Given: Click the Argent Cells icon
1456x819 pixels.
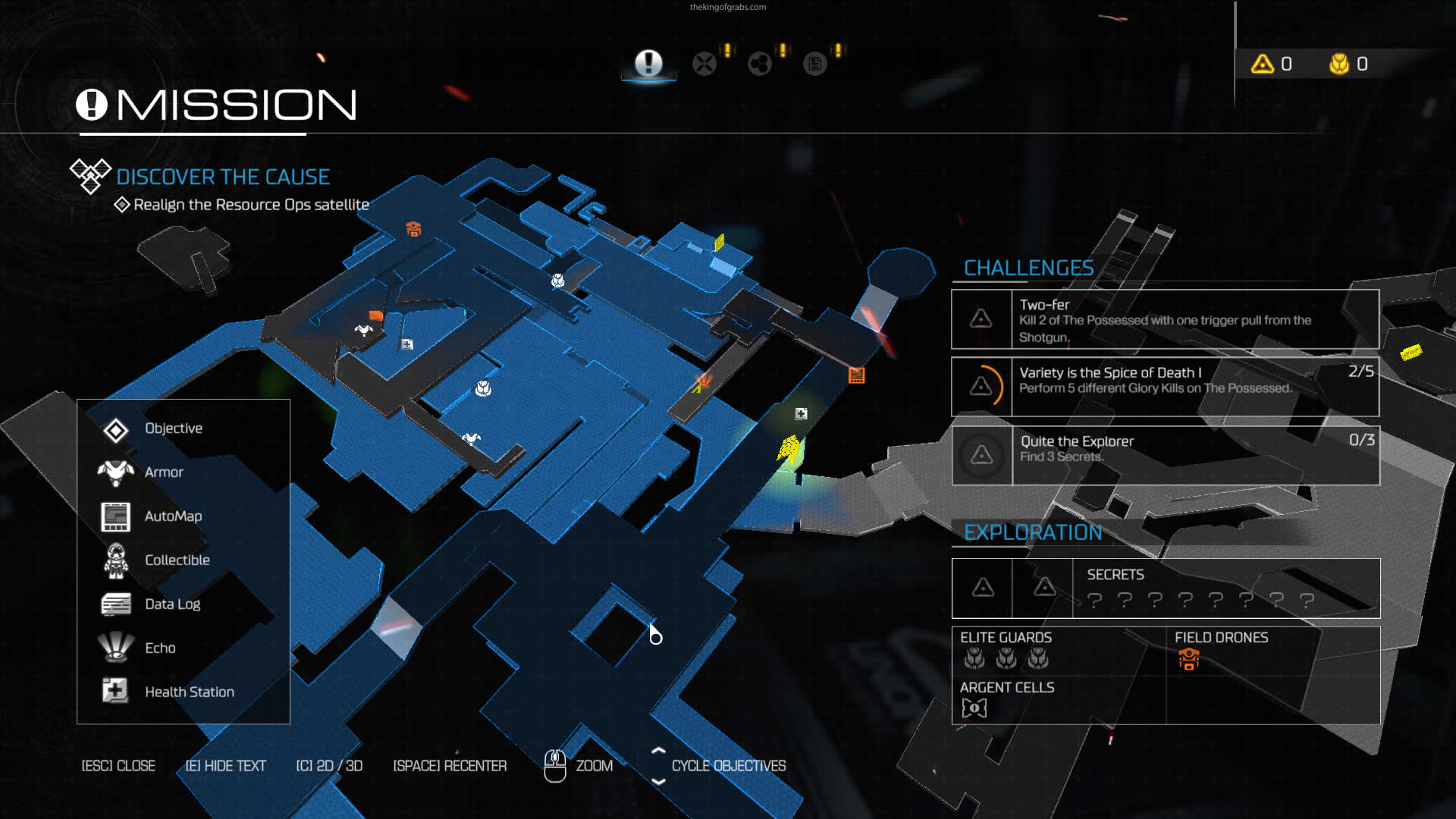Looking at the screenshot, I should 974,708.
